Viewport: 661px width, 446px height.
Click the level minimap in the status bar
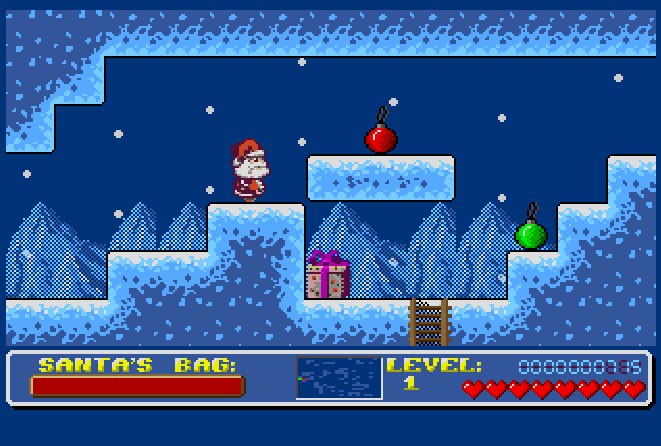[x=339, y=378]
